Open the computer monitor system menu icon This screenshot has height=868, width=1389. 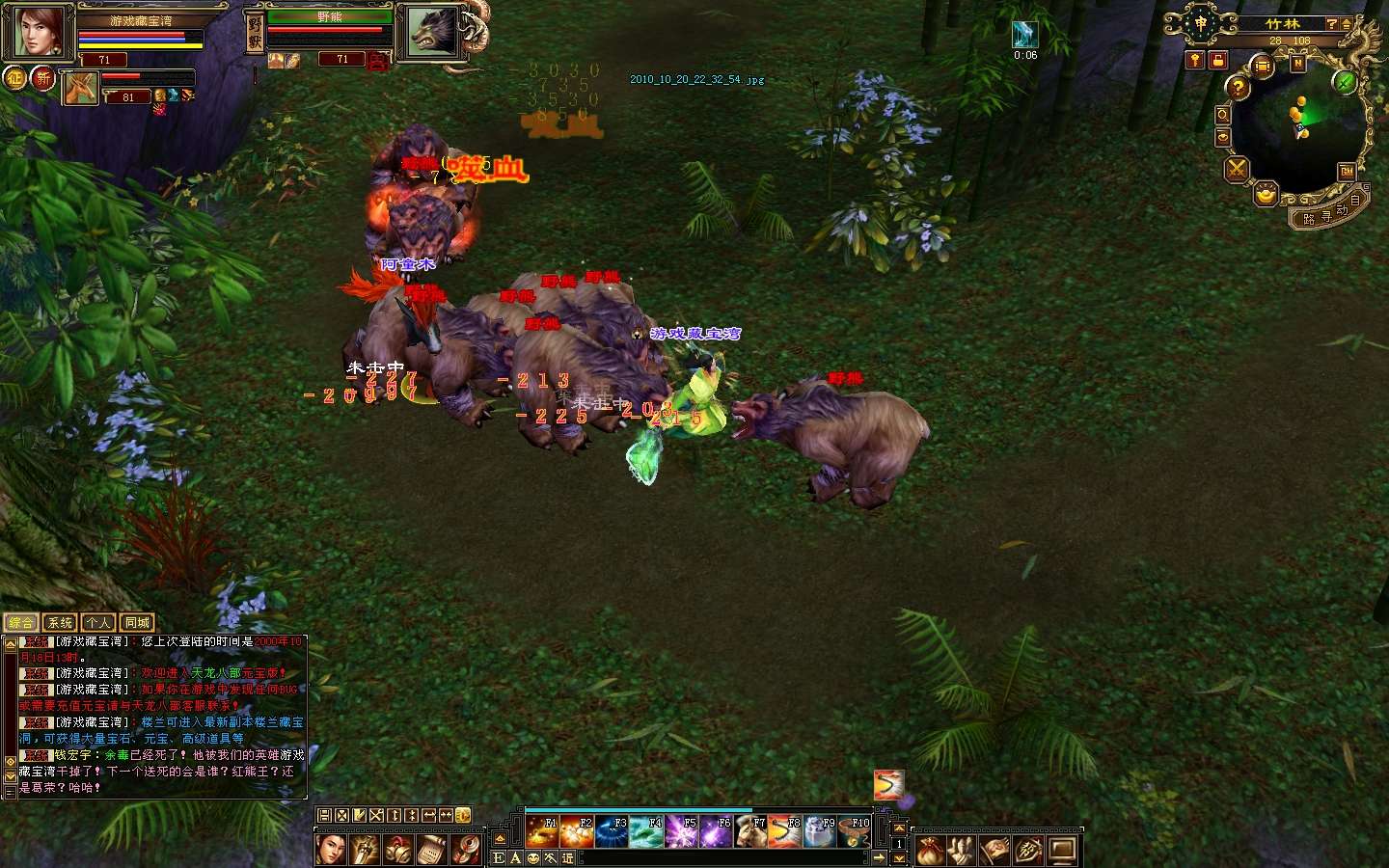[1062, 851]
